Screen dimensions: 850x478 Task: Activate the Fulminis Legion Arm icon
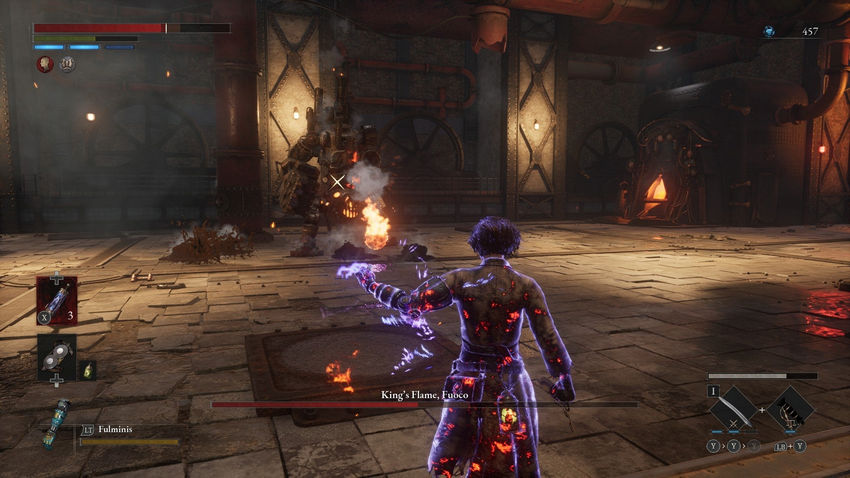[57, 424]
